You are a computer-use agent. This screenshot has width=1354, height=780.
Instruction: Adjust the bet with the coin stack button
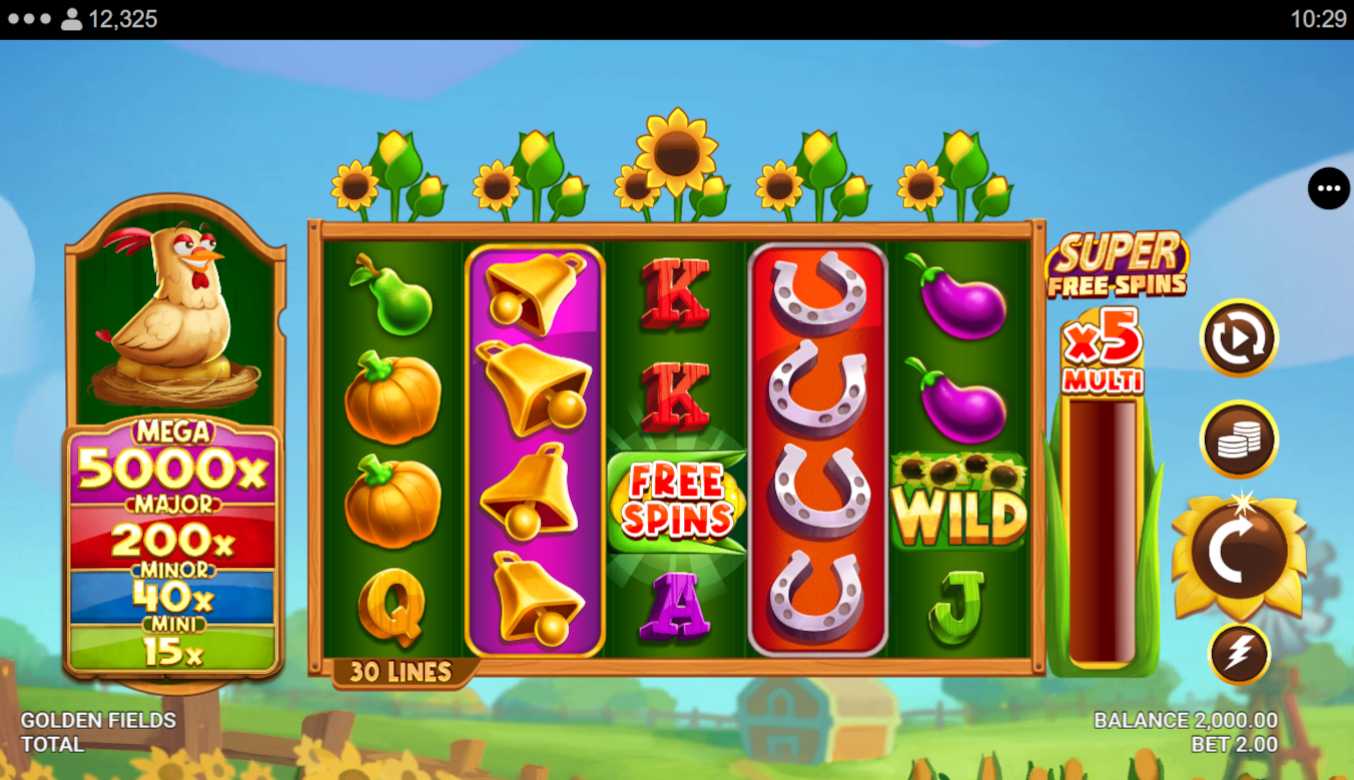[1239, 440]
